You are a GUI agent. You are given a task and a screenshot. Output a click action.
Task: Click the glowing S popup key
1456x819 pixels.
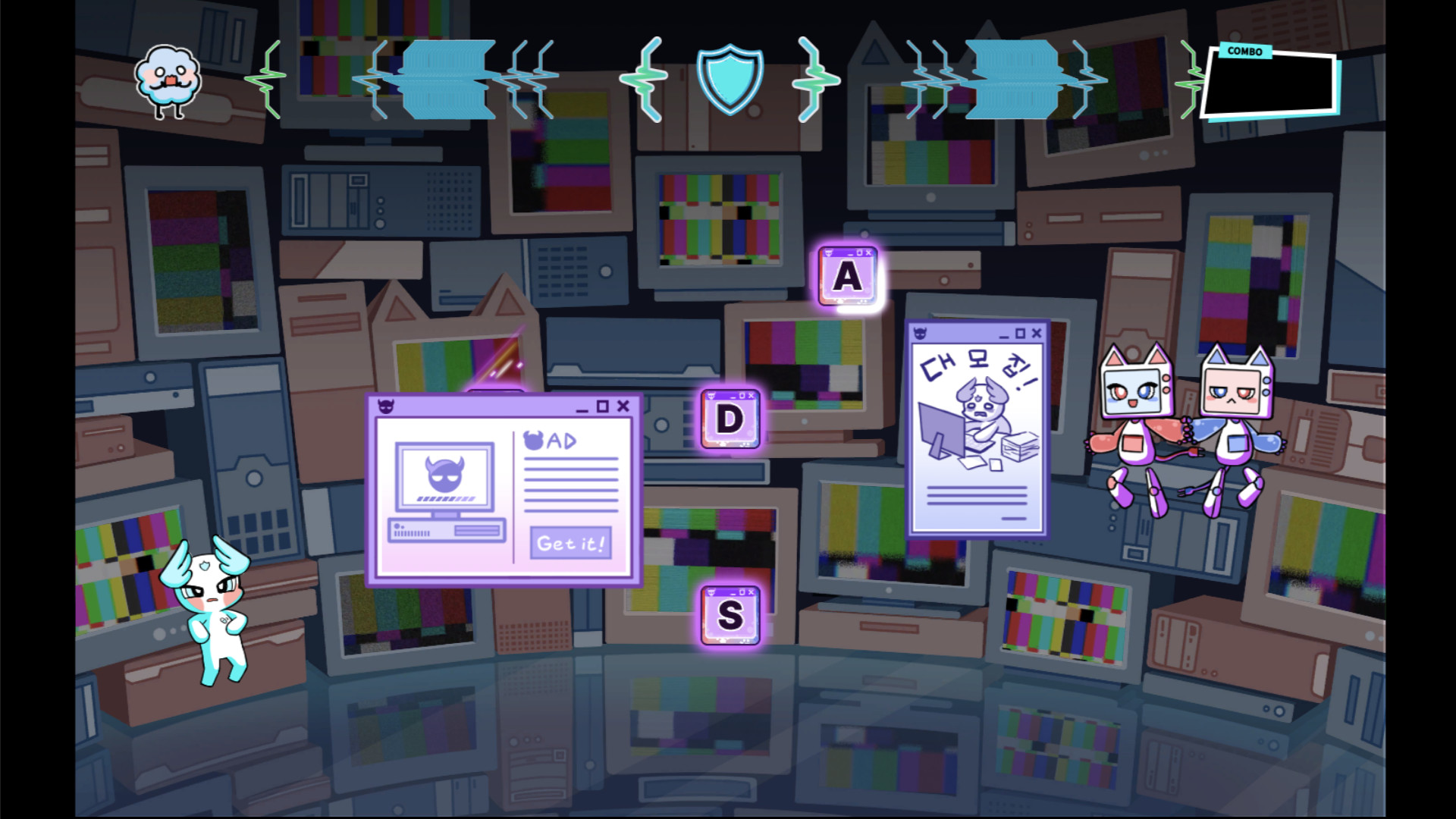[x=730, y=616]
